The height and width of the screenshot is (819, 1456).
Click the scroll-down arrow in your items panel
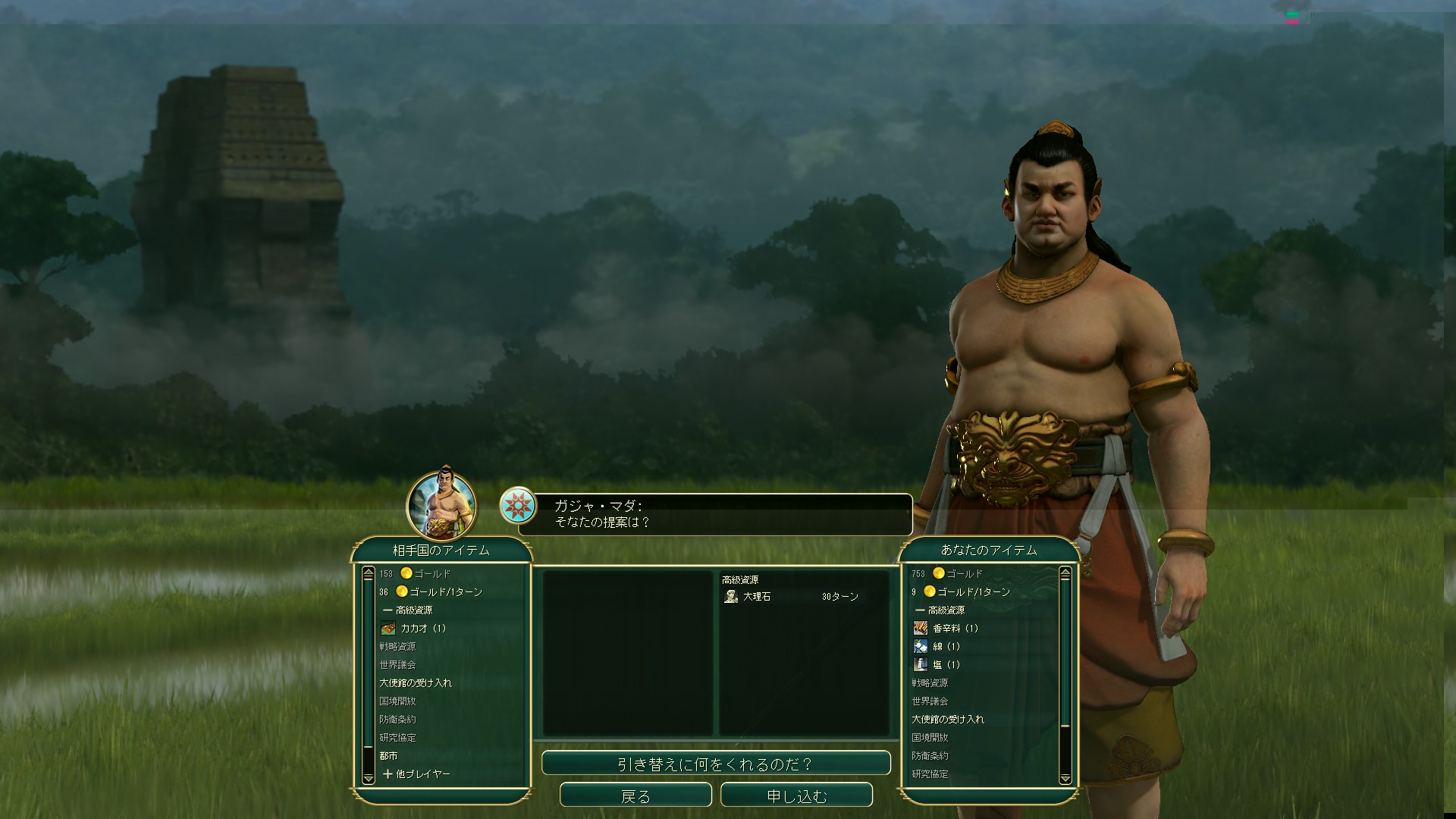(1065, 778)
